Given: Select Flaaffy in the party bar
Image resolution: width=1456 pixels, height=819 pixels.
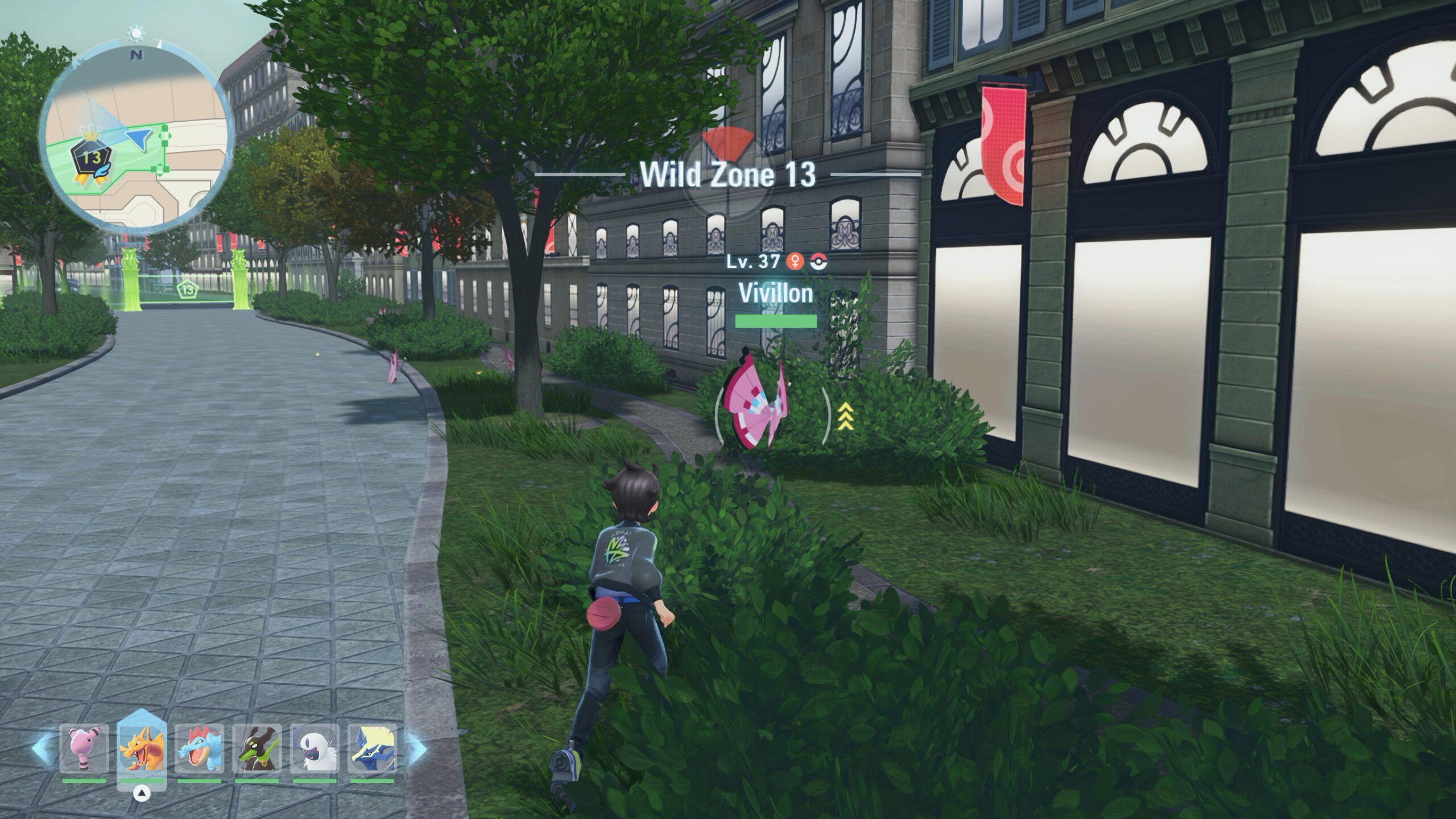Looking at the screenshot, I should (x=84, y=748).
